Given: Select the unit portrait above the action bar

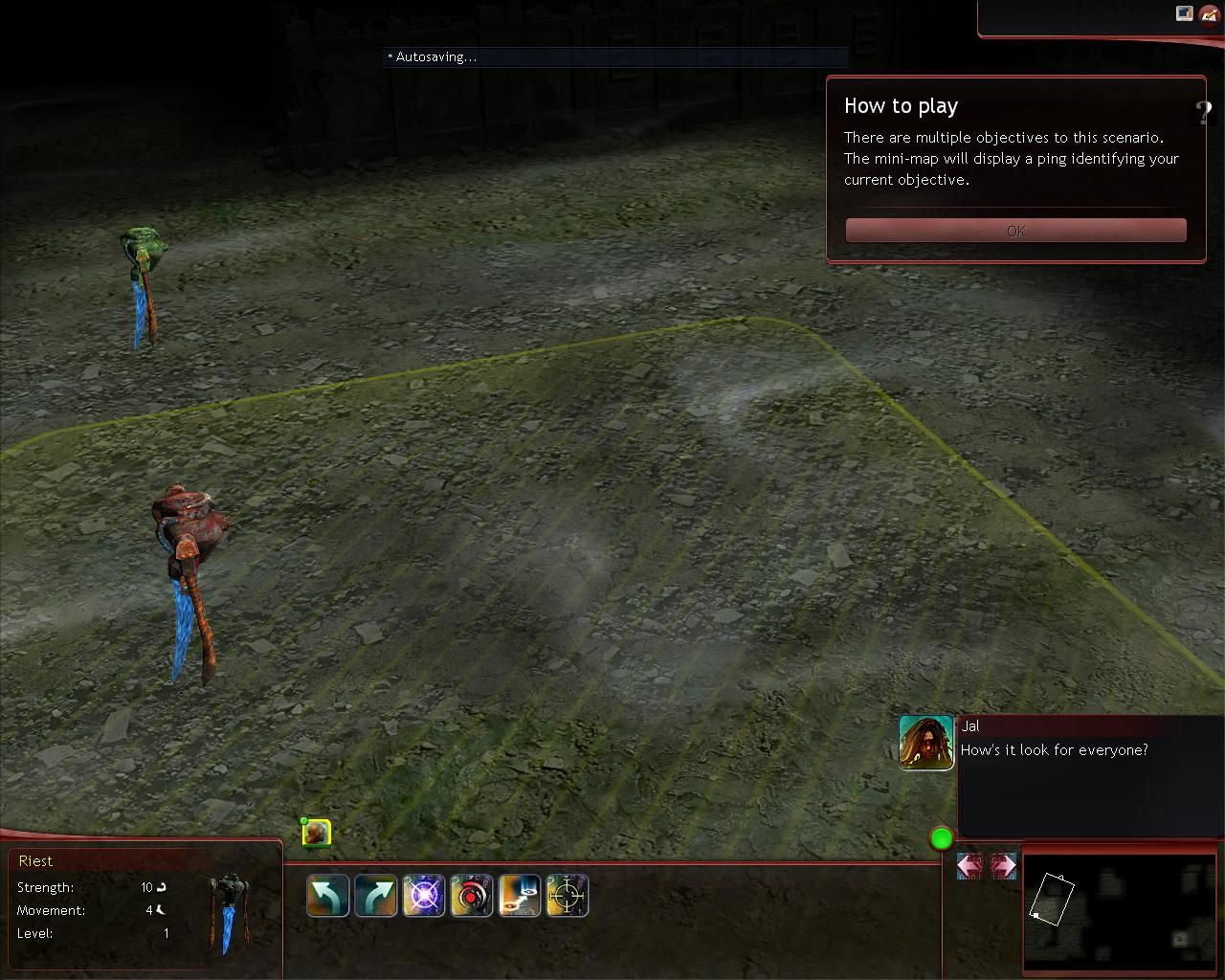Looking at the screenshot, I should click(317, 834).
